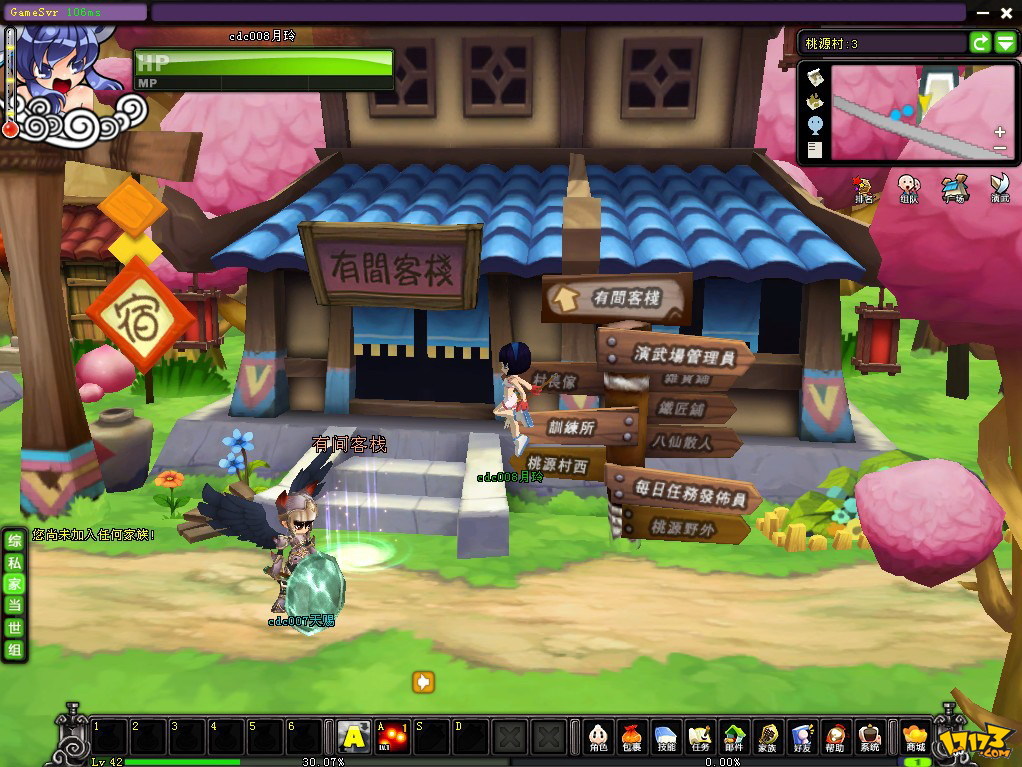Open the 包裹 inventory bag
This screenshot has height=767, width=1022.
pos(631,737)
